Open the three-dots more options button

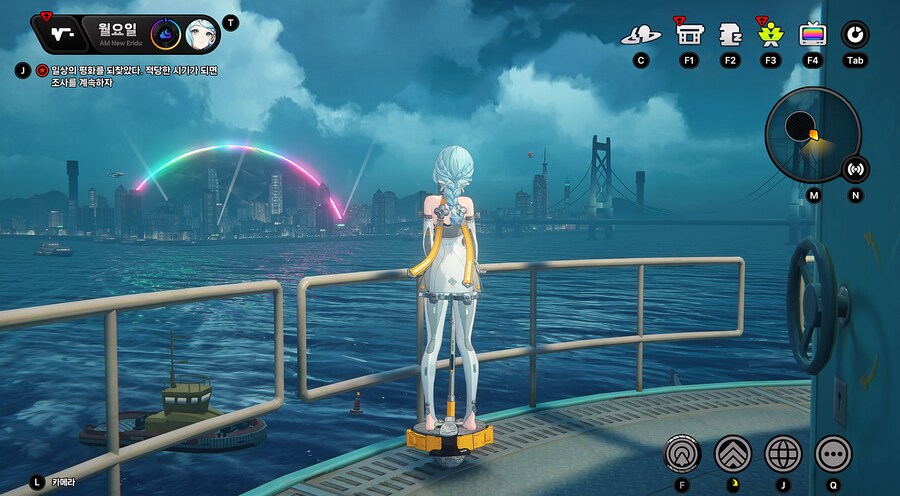coord(833,454)
